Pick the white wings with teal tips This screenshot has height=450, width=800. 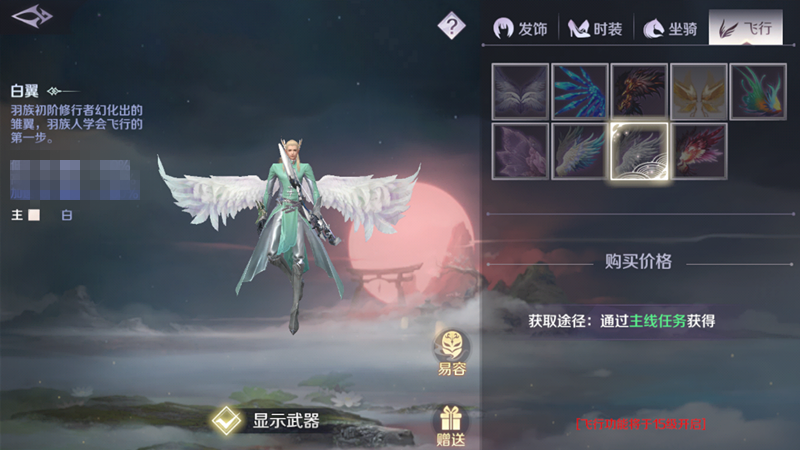[x=580, y=151]
